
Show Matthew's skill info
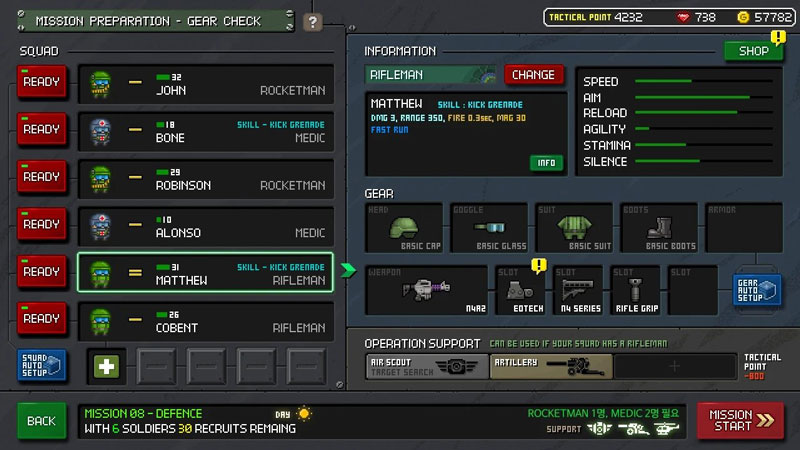(546, 163)
